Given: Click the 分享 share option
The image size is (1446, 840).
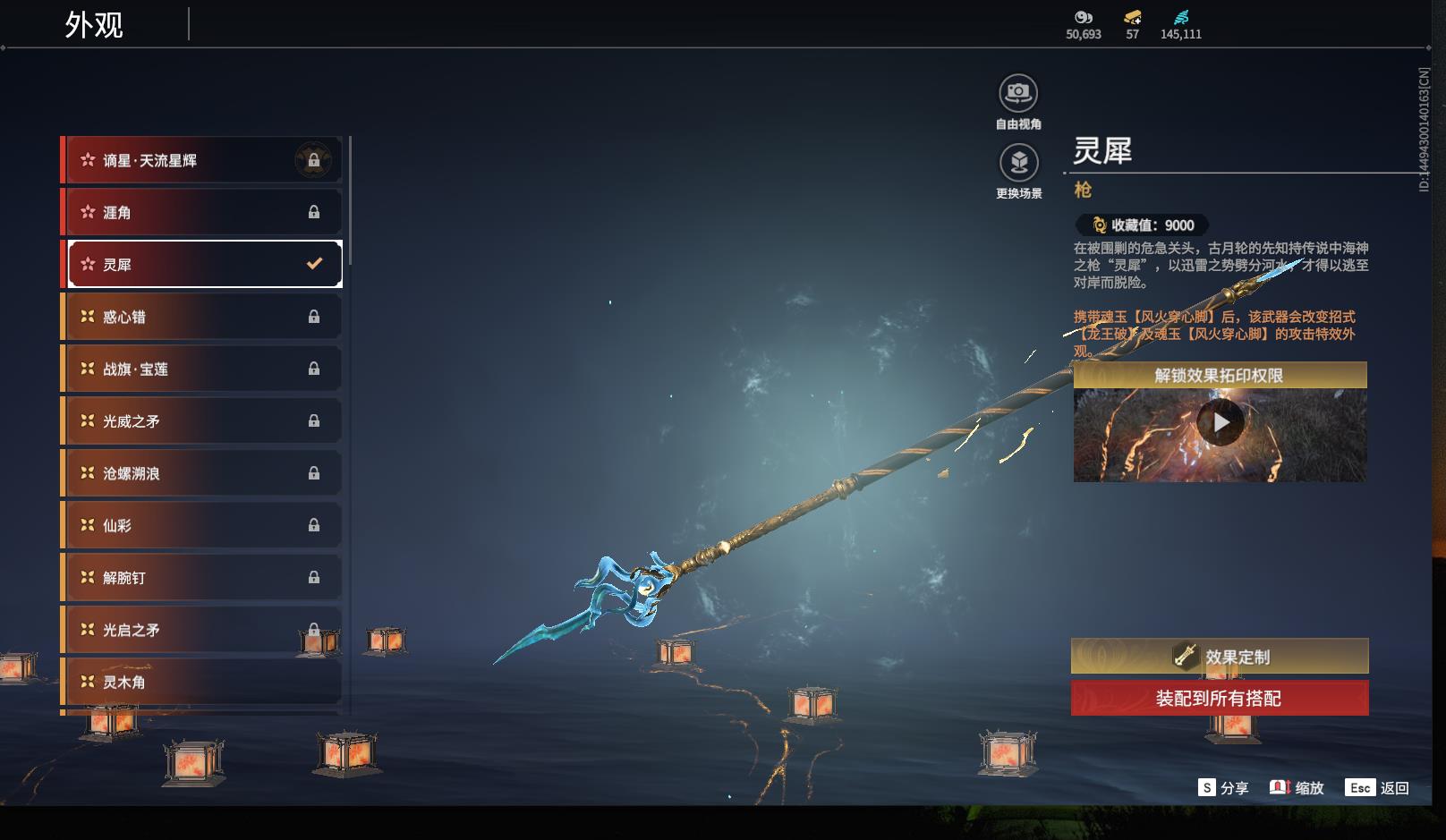Looking at the screenshot, I should pos(1223,788).
